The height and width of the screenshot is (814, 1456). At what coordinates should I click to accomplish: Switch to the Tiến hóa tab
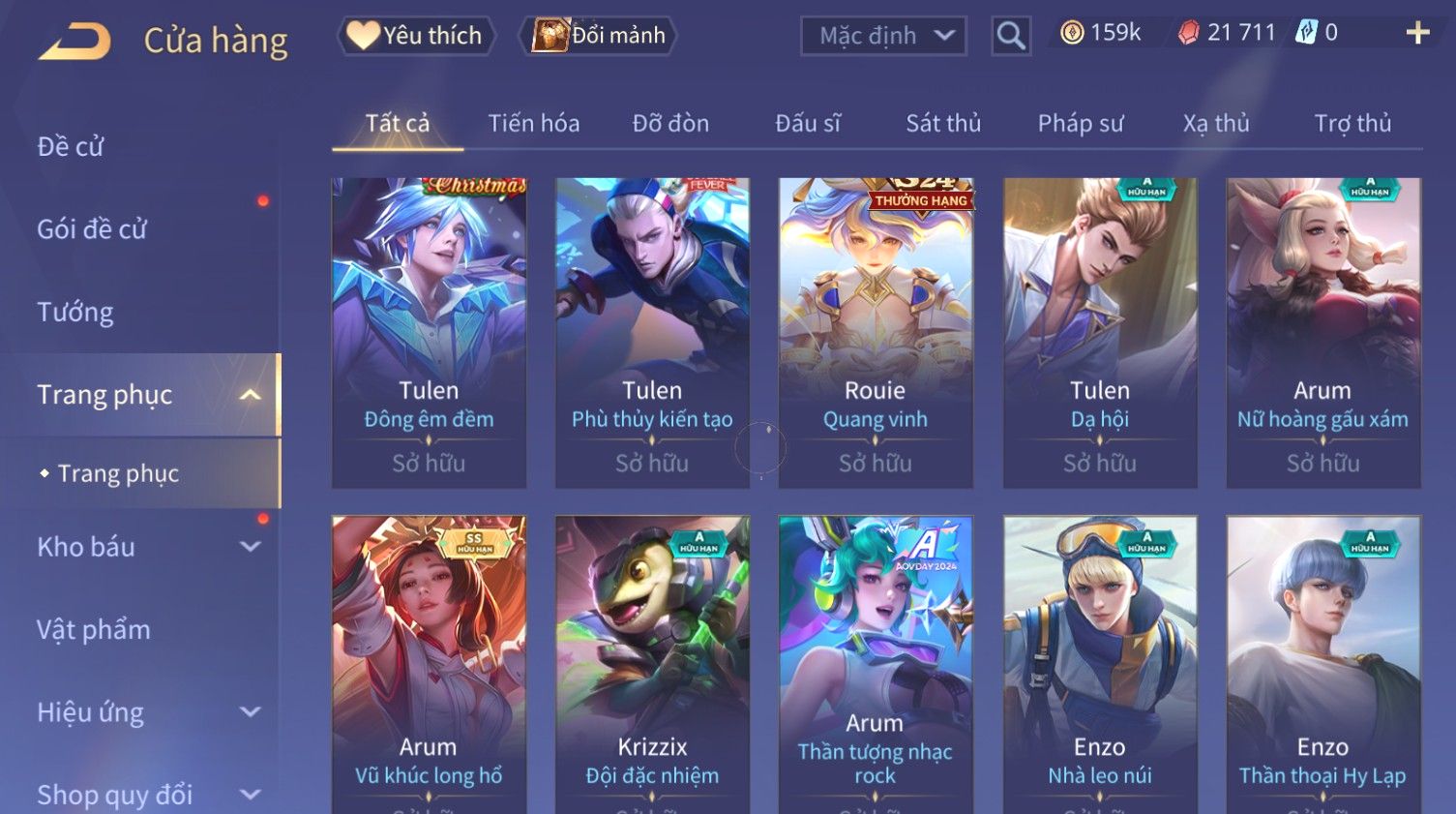533,124
